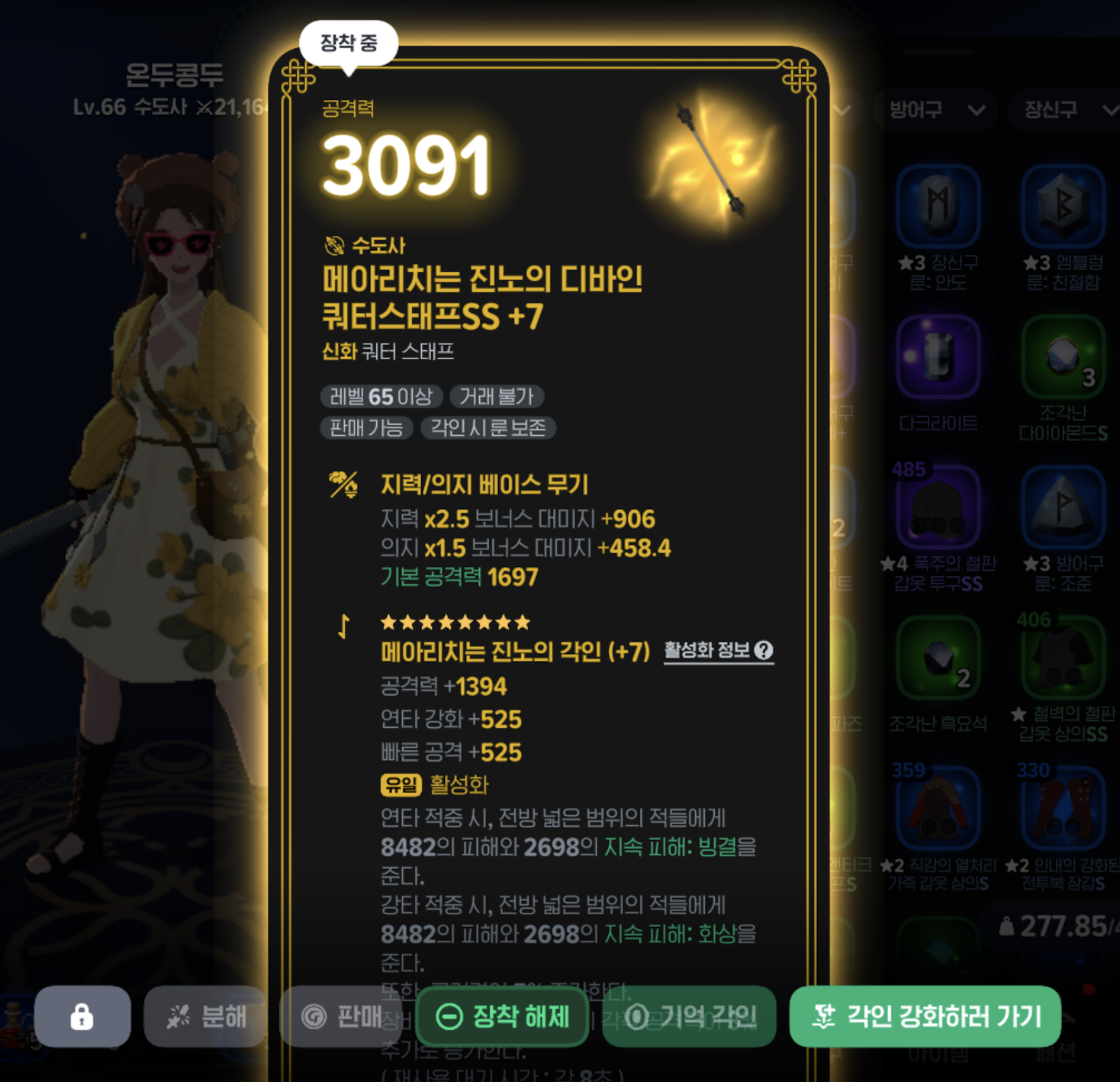This screenshot has height=1082, width=1120.
Task: Toggle the item lock padlock
Action: (x=82, y=1016)
